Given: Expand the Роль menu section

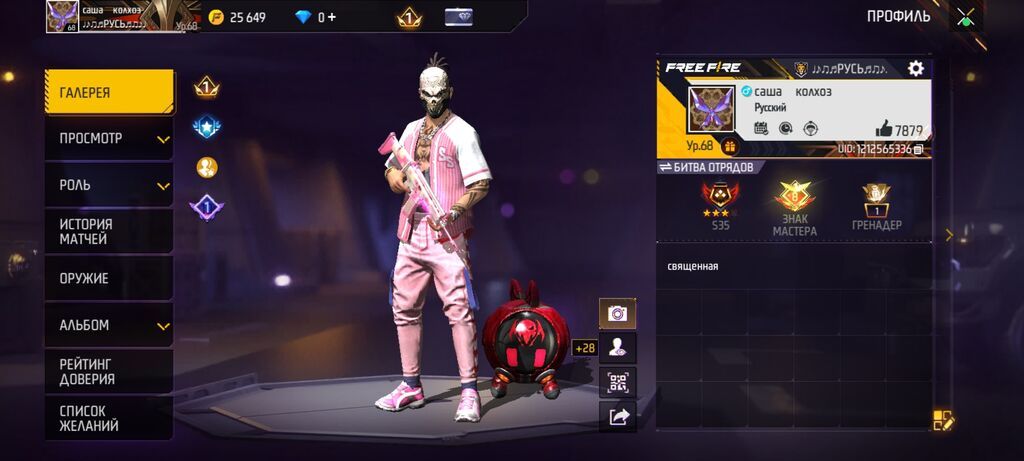Looking at the screenshot, I should [x=109, y=185].
